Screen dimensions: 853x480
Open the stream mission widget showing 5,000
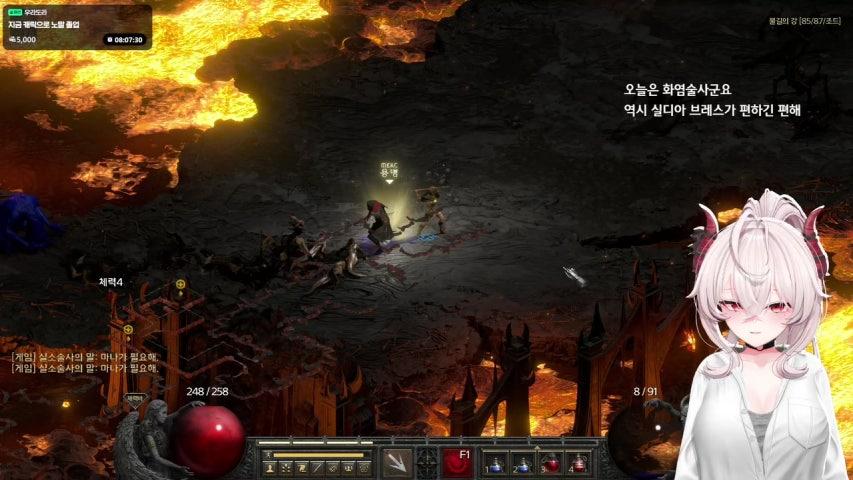[x=76, y=27]
